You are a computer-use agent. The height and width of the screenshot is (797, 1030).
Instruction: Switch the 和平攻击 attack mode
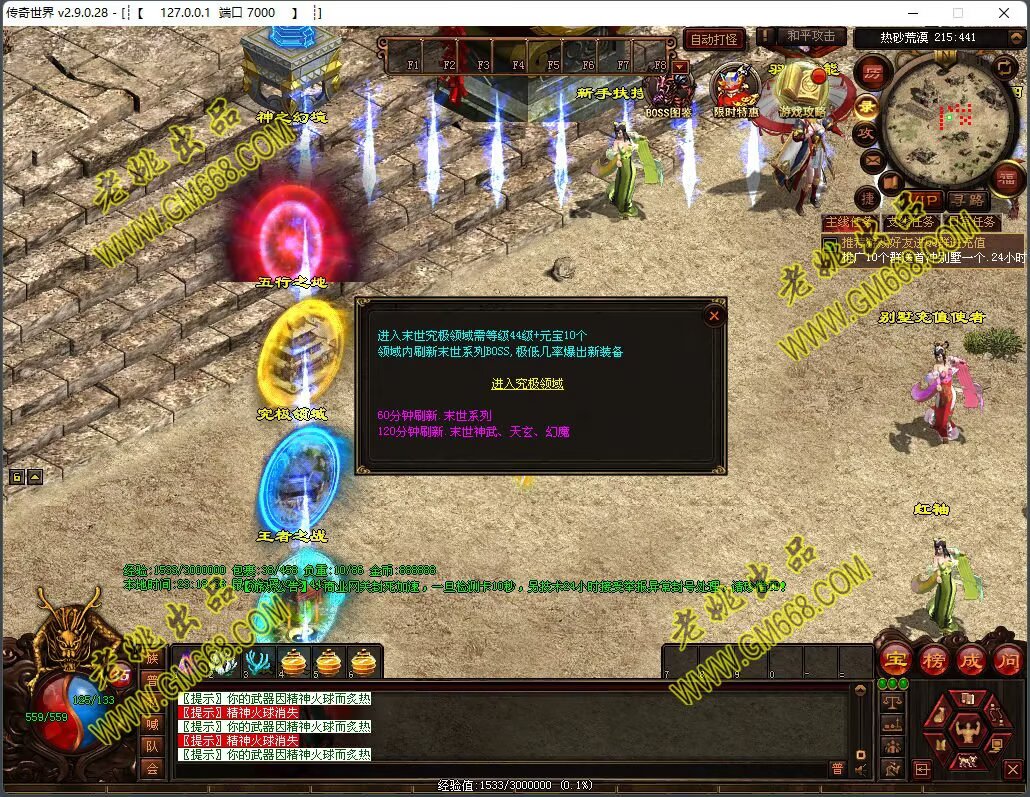[810, 36]
